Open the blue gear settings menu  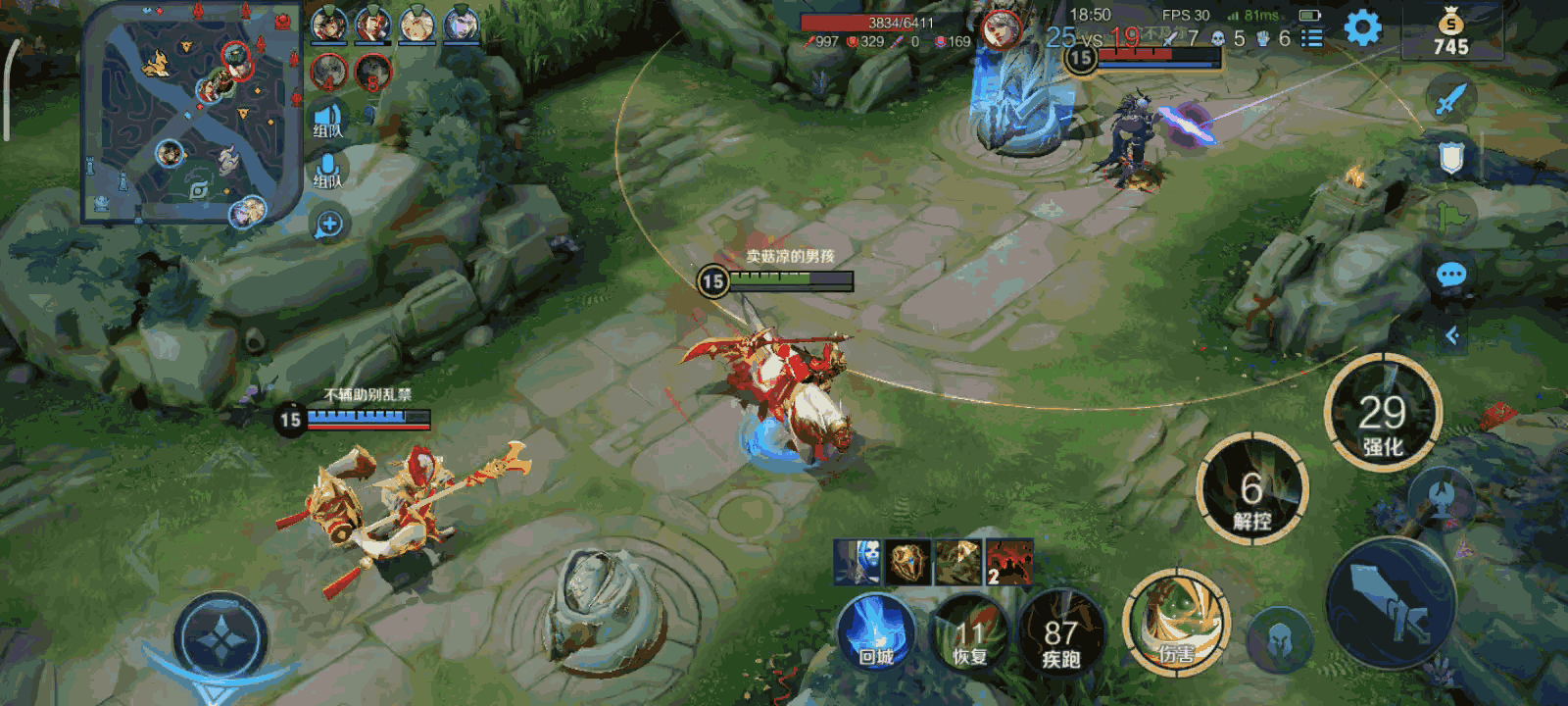pos(1362,28)
